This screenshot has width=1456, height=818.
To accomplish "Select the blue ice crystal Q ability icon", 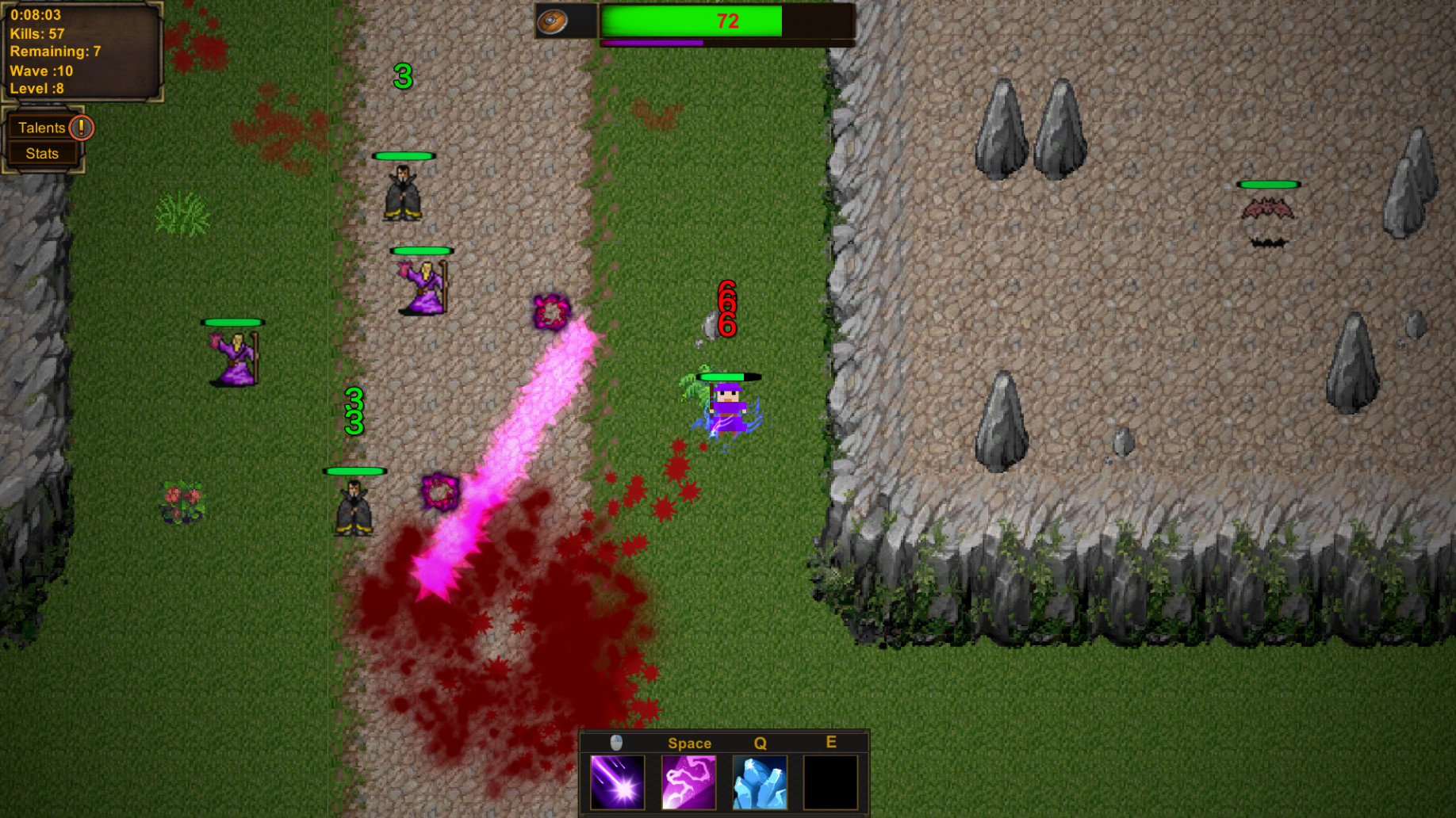I will (760, 782).
